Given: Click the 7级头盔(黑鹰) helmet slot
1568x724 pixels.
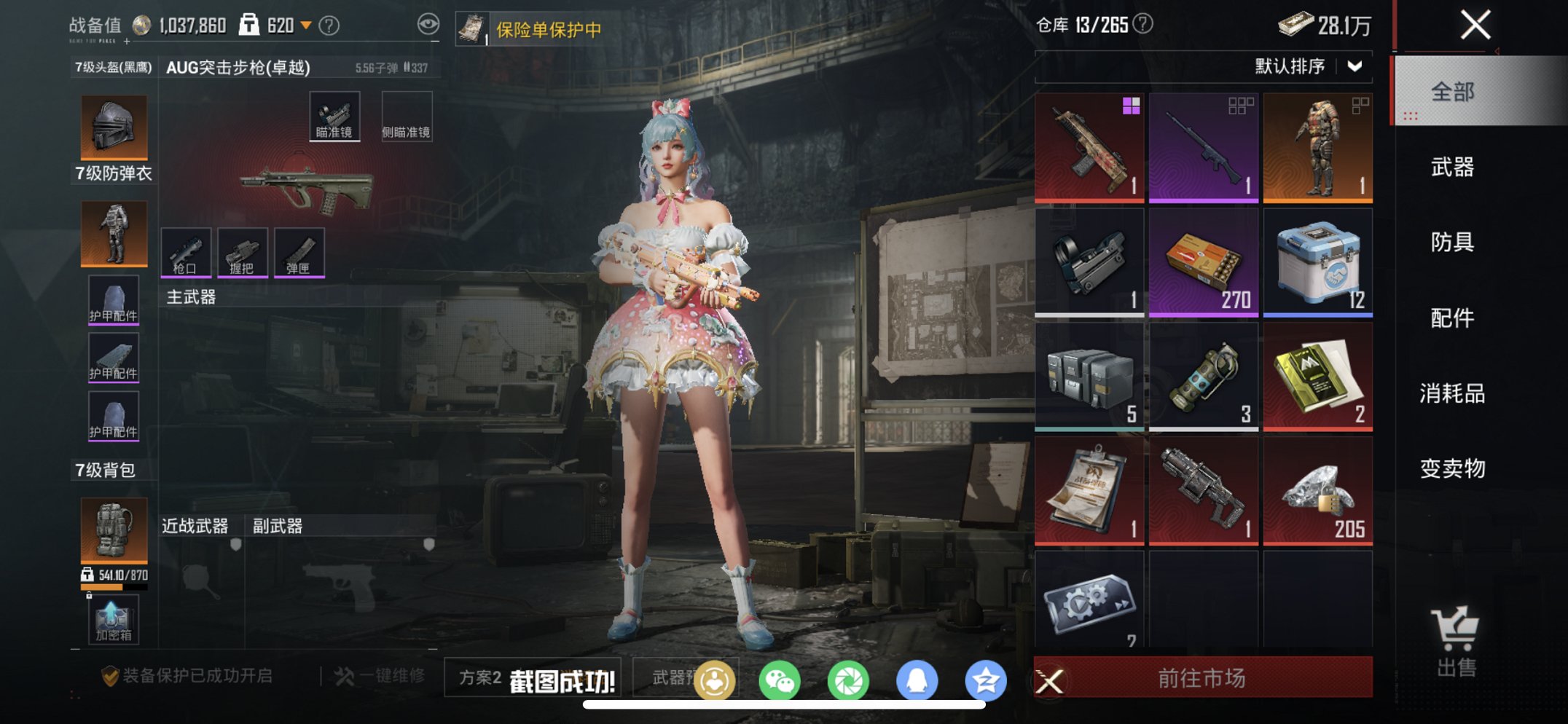Looking at the screenshot, I should point(113,127).
